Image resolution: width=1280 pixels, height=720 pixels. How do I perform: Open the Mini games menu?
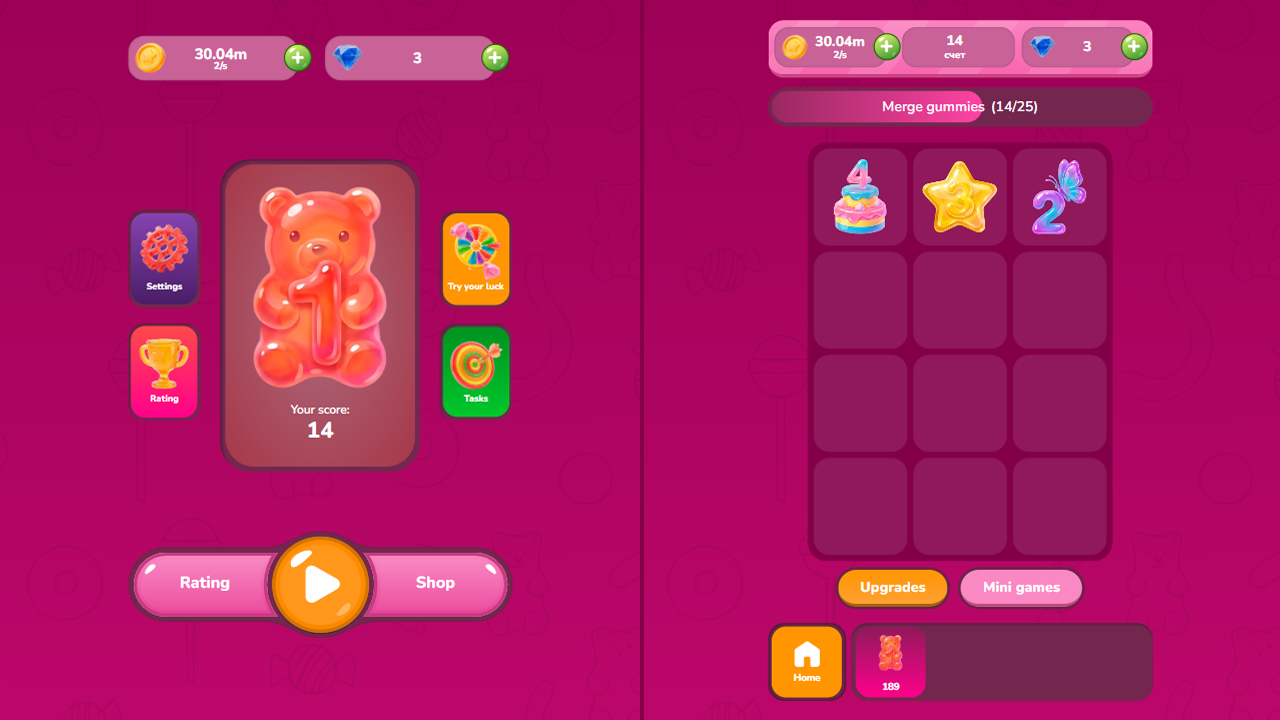(1021, 588)
